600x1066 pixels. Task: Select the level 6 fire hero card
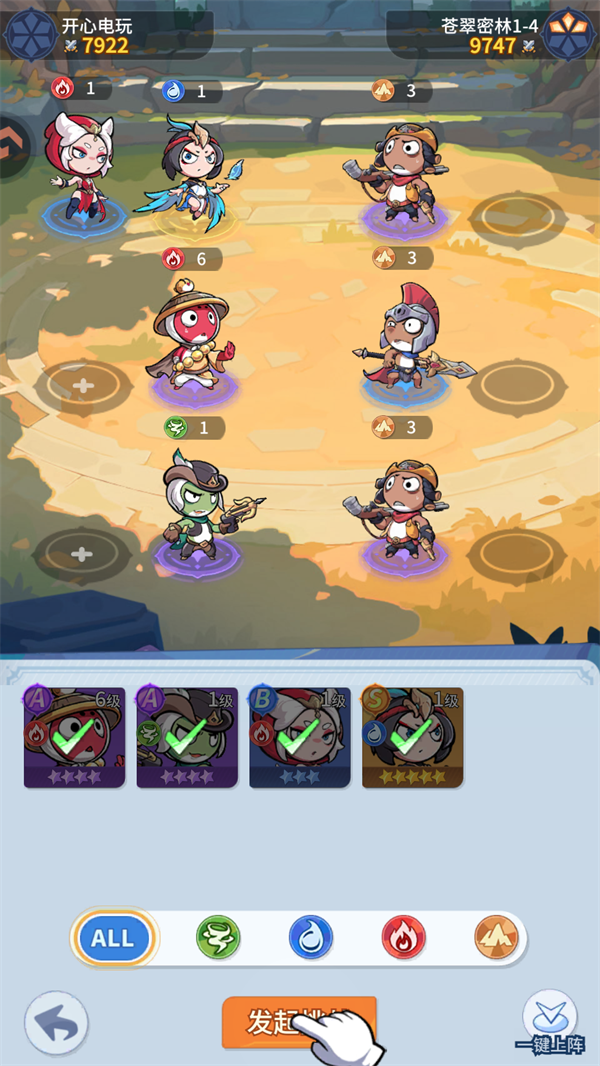[x=75, y=738]
